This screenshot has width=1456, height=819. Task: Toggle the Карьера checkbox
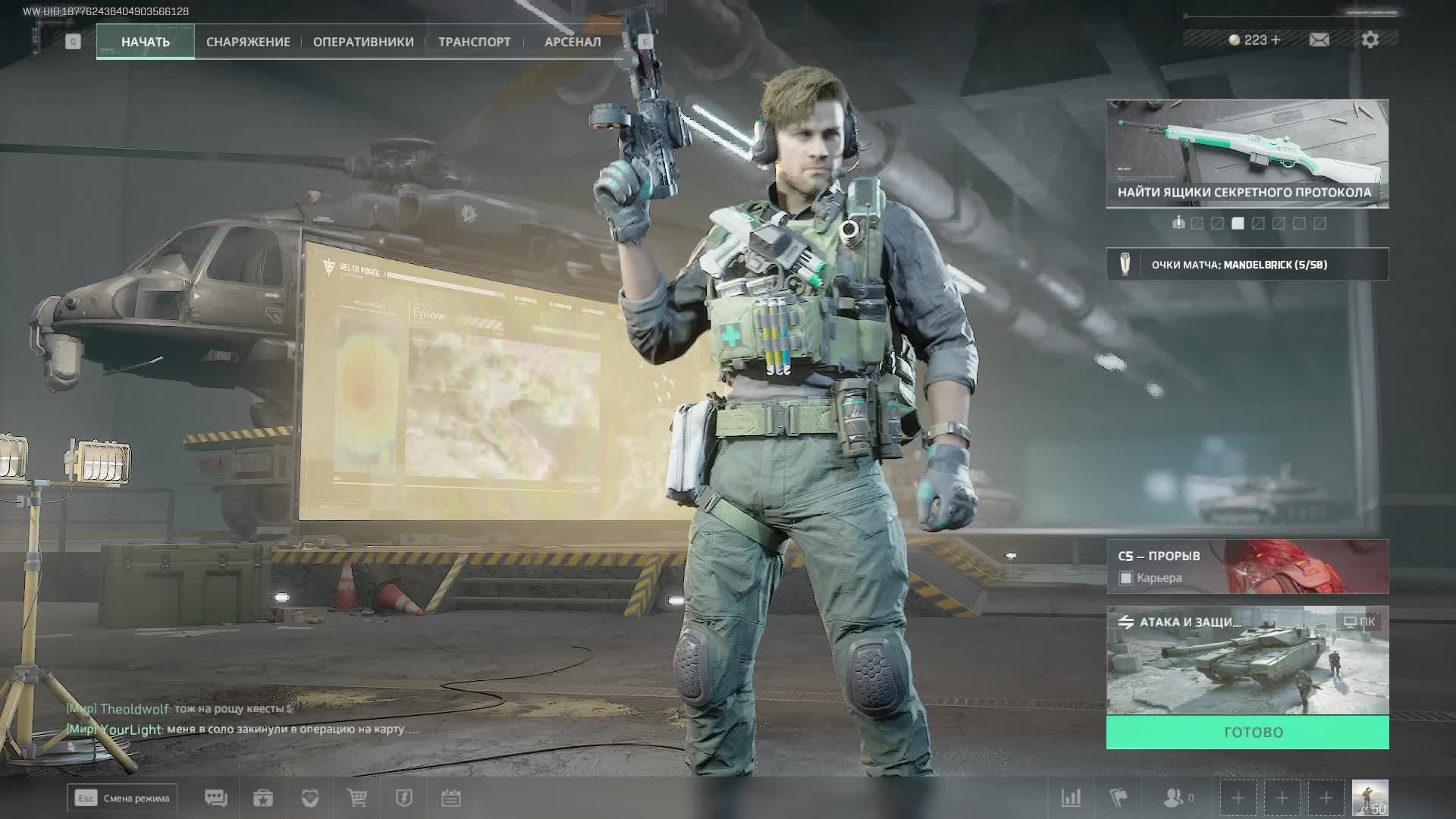[1126, 579]
